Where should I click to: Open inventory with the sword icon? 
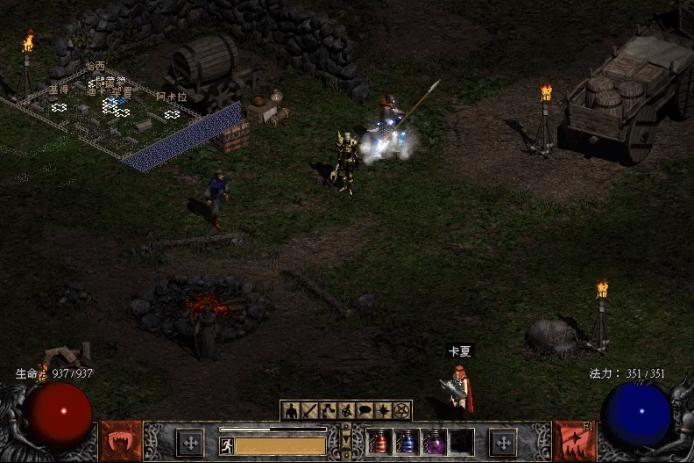[309, 410]
